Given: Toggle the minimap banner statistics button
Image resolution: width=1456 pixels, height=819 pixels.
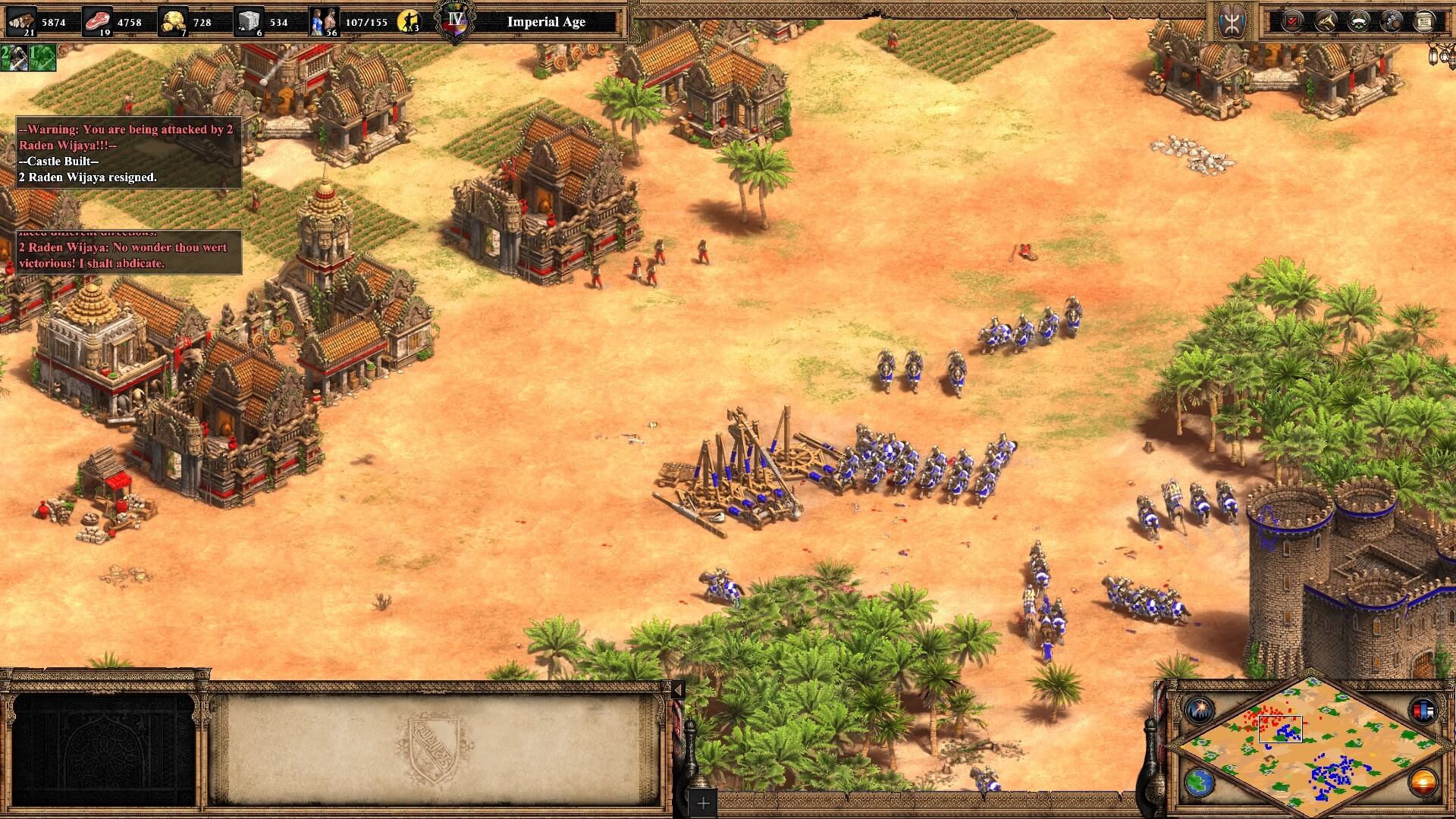Looking at the screenshot, I should tap(1422, 710).
